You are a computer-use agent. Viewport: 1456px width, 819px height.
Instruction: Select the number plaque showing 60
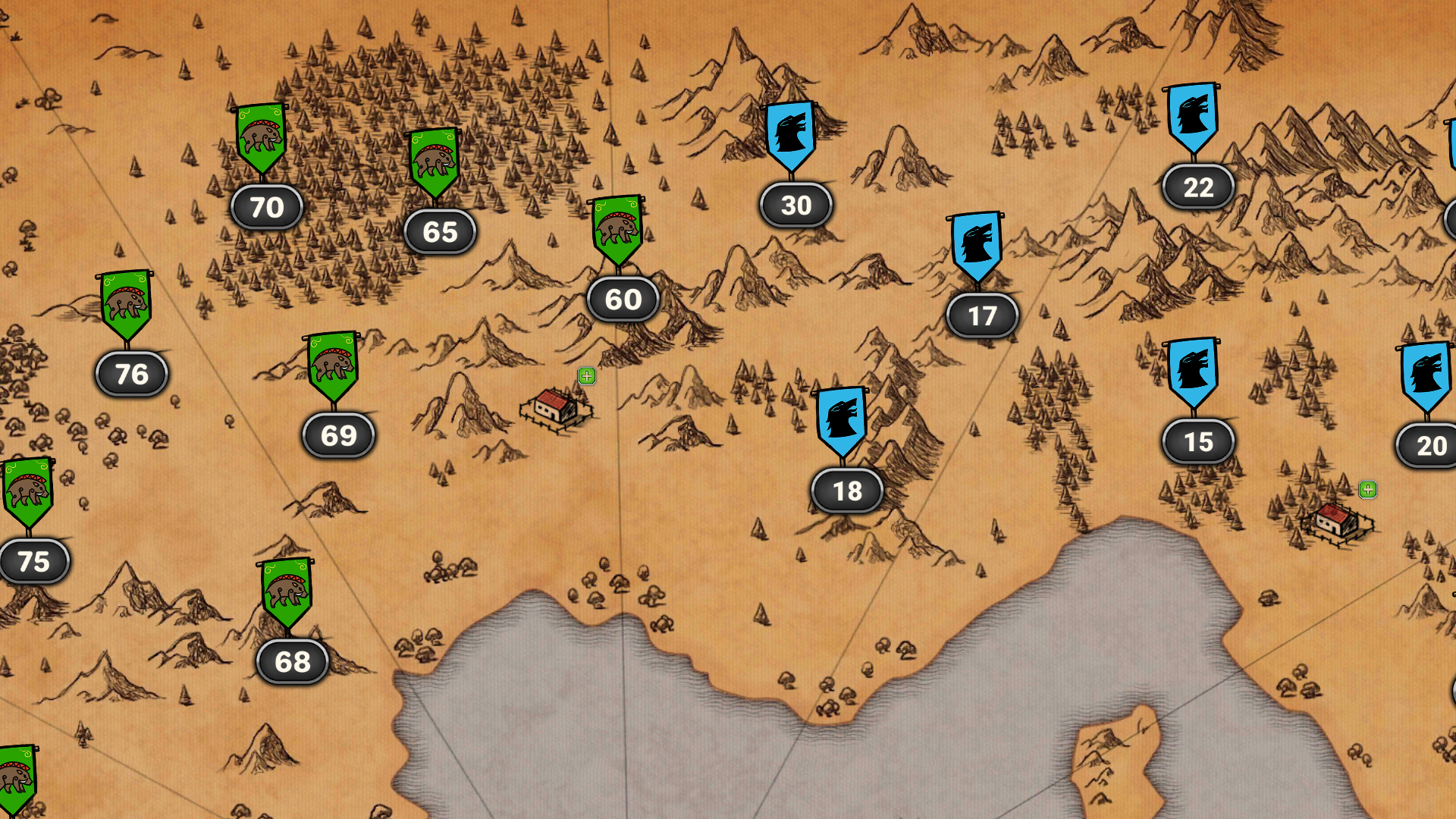tap(622, 300)
